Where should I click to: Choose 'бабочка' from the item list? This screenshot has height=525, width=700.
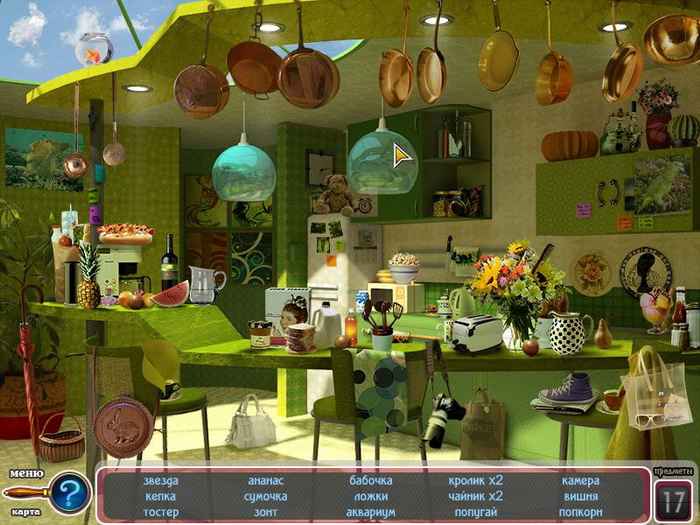coord(370,480)
